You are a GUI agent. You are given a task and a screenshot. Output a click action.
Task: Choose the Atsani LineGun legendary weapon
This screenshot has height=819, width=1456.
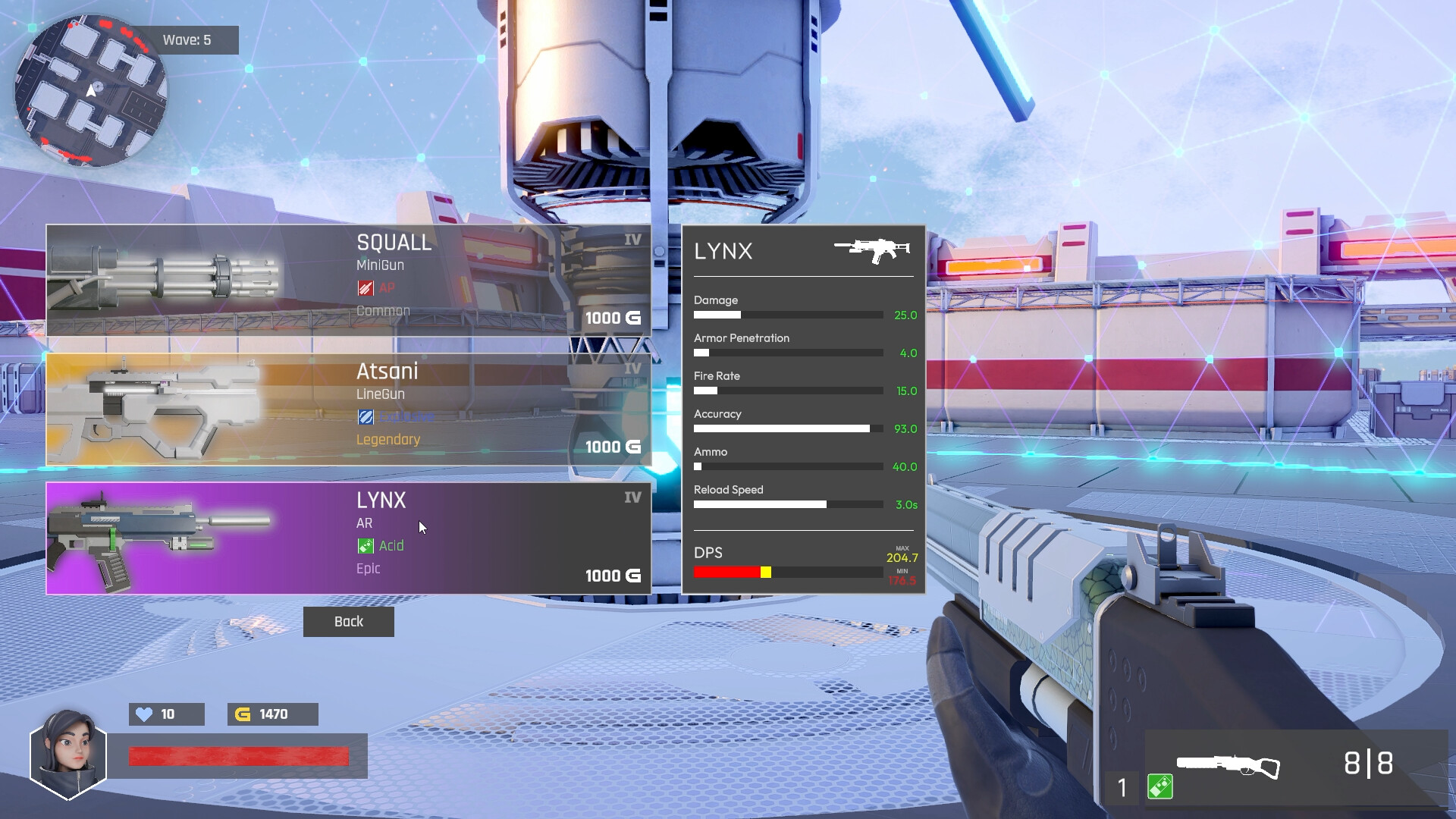click(x=349, y=409)
